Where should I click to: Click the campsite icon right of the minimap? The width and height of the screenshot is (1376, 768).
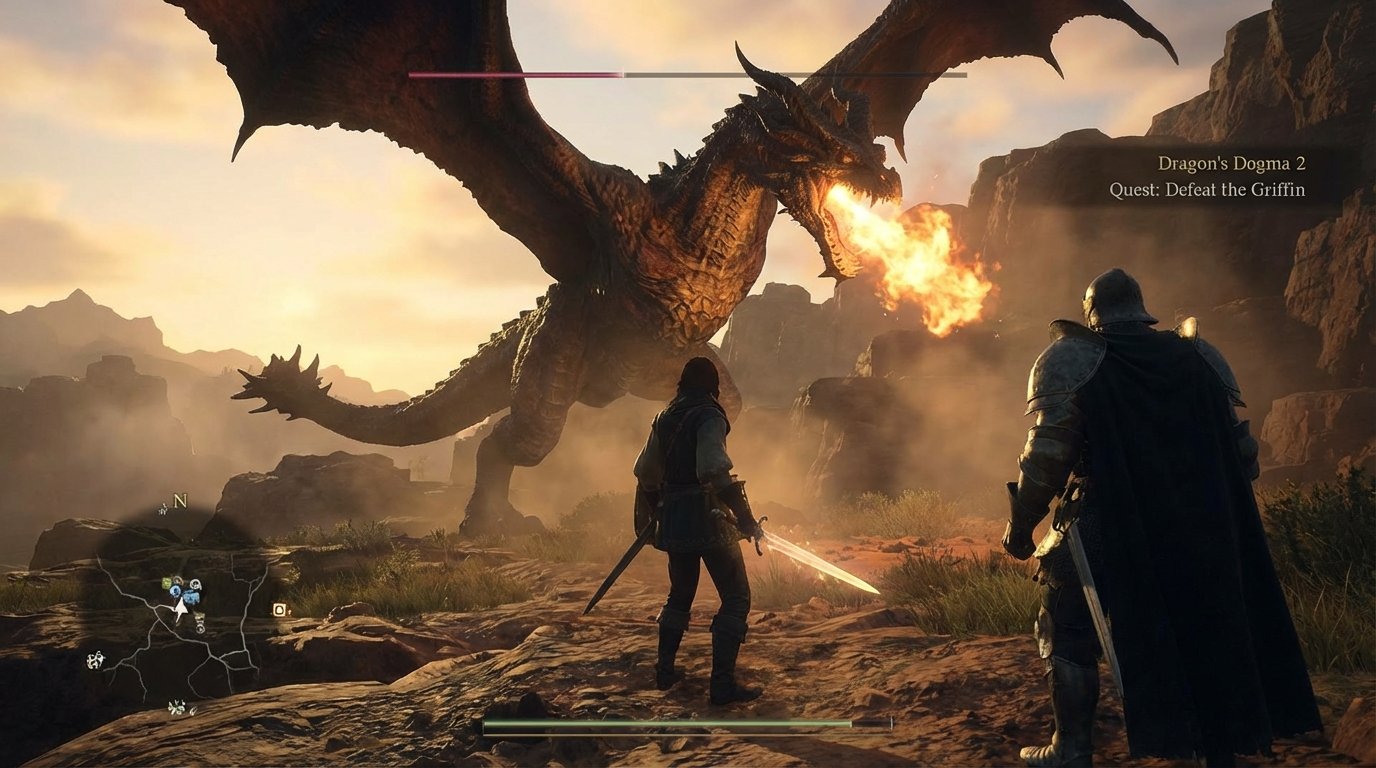[x=280, y=610]
